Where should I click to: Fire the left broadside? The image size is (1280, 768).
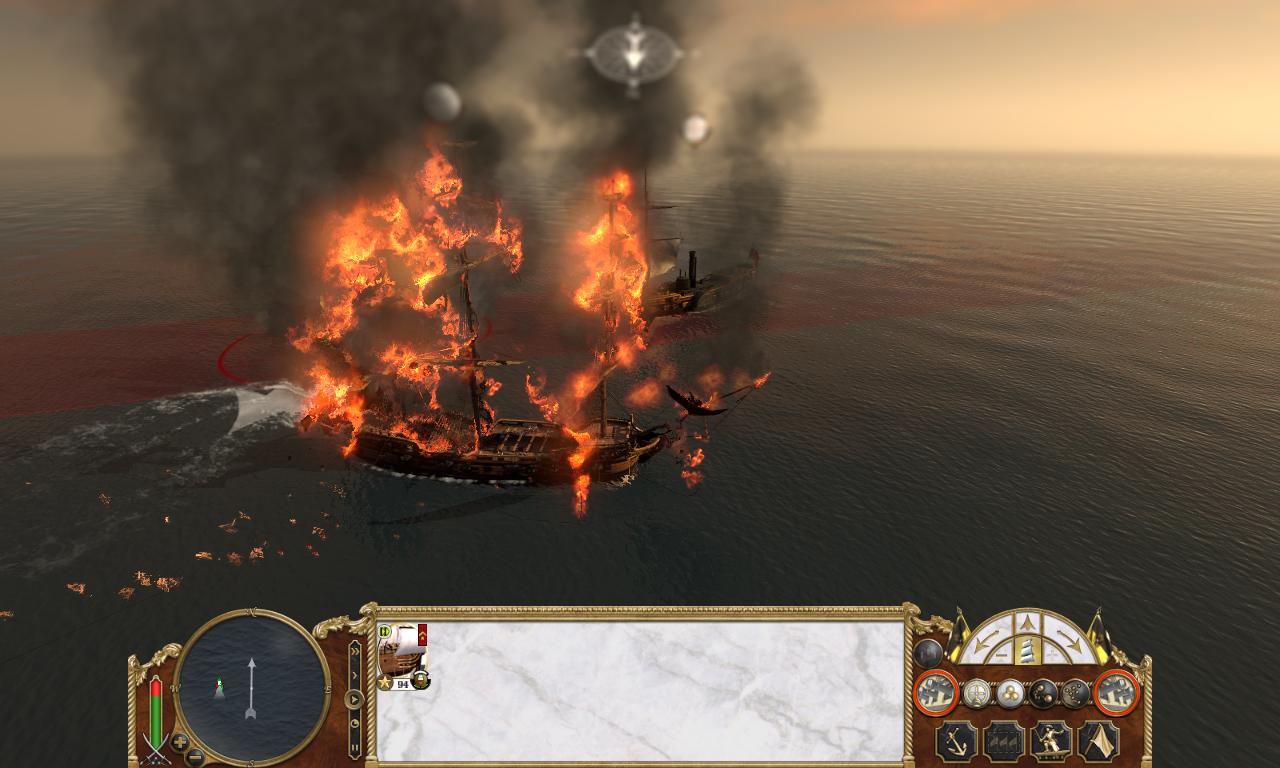click(x=937, y=692)
